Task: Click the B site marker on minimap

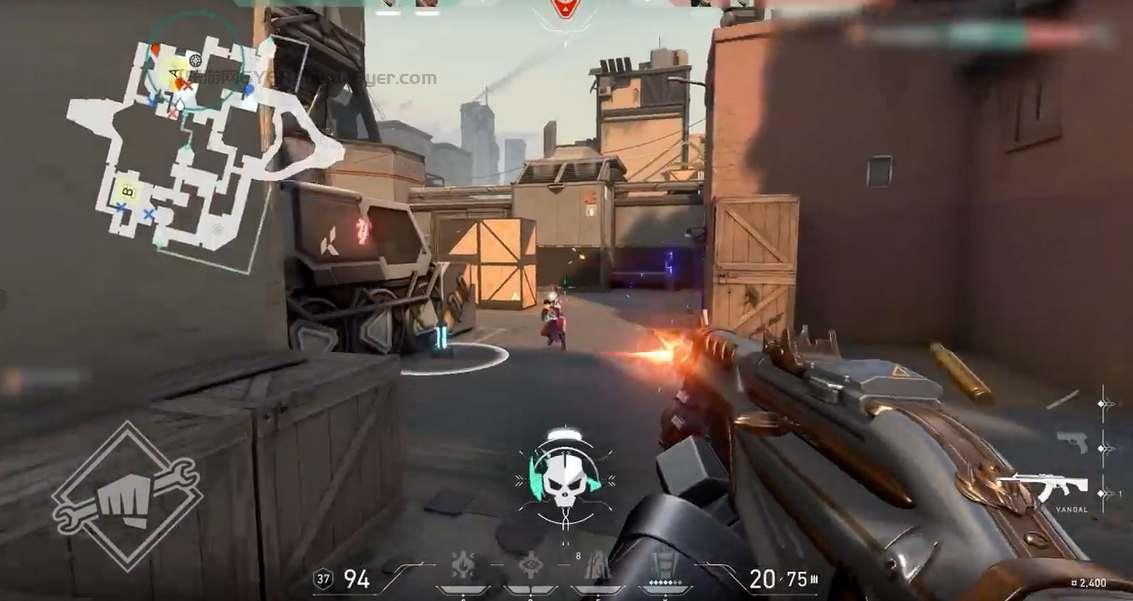Action: (x=127, y=190)
